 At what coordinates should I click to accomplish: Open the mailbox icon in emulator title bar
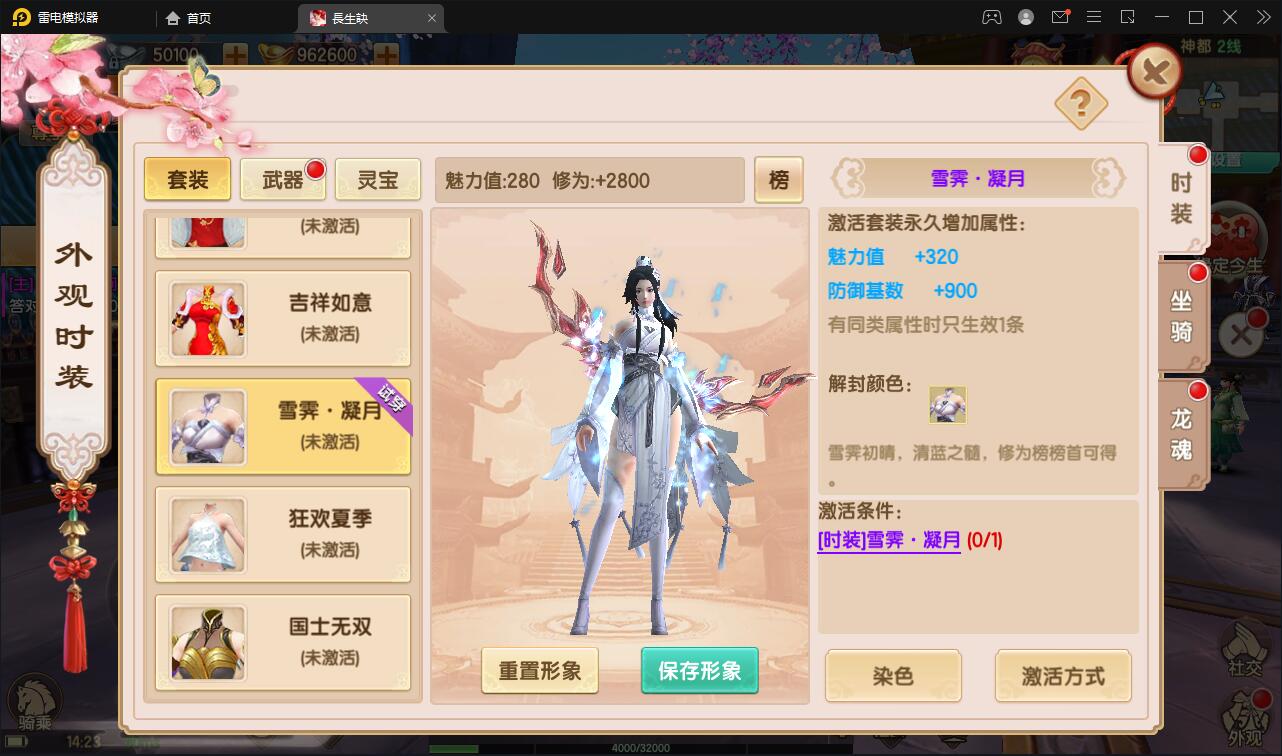click(x=1062, y=16)
